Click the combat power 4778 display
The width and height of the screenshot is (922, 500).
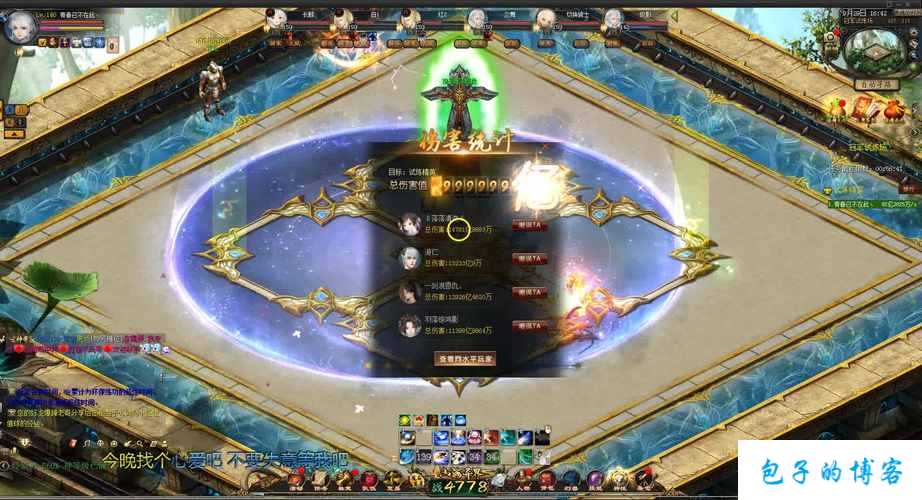[459, 487]
